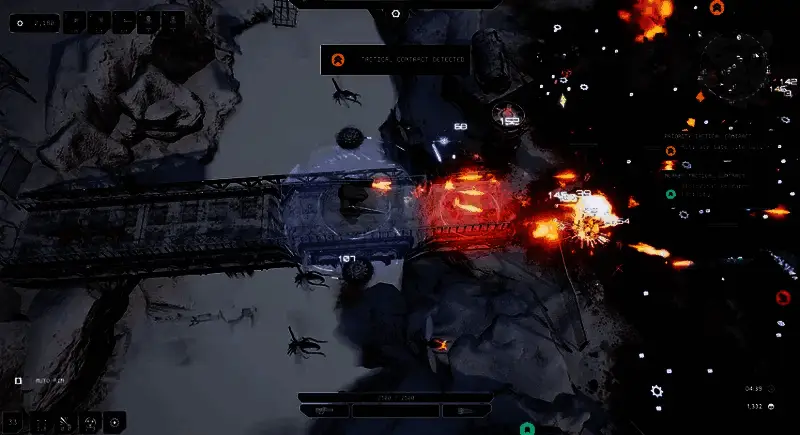Click the gear icon near the timer

coord(657,391)
